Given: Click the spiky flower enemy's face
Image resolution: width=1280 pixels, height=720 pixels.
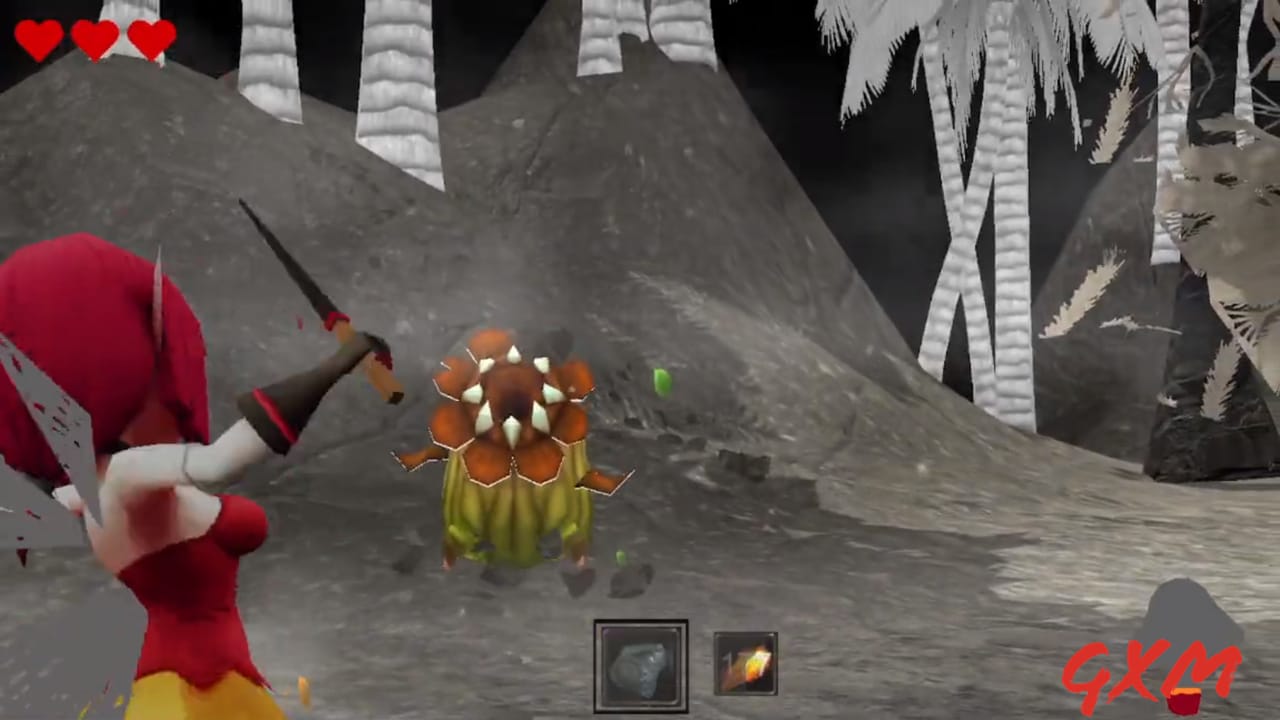Looking at the screenshot, I should (x=512, y=398).
